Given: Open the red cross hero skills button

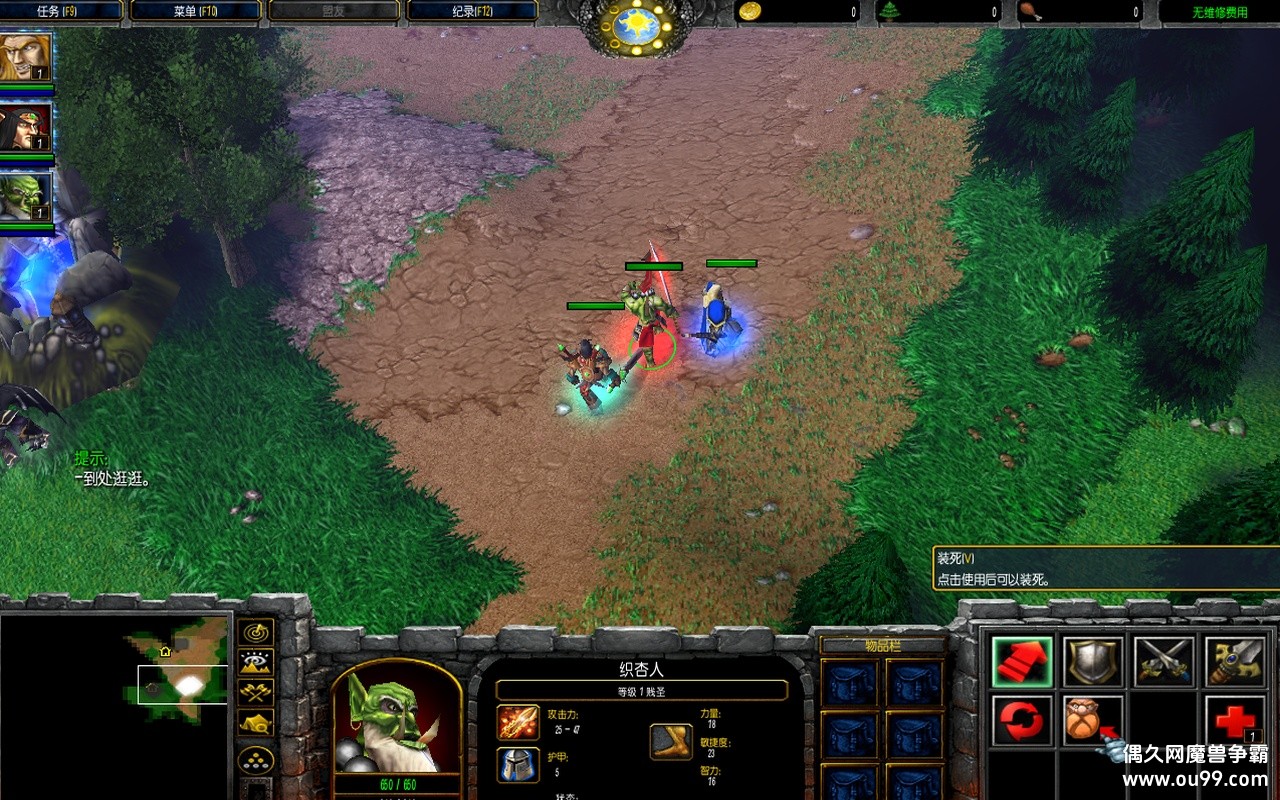Looking at the screenshot, I should pos(1235,720).
